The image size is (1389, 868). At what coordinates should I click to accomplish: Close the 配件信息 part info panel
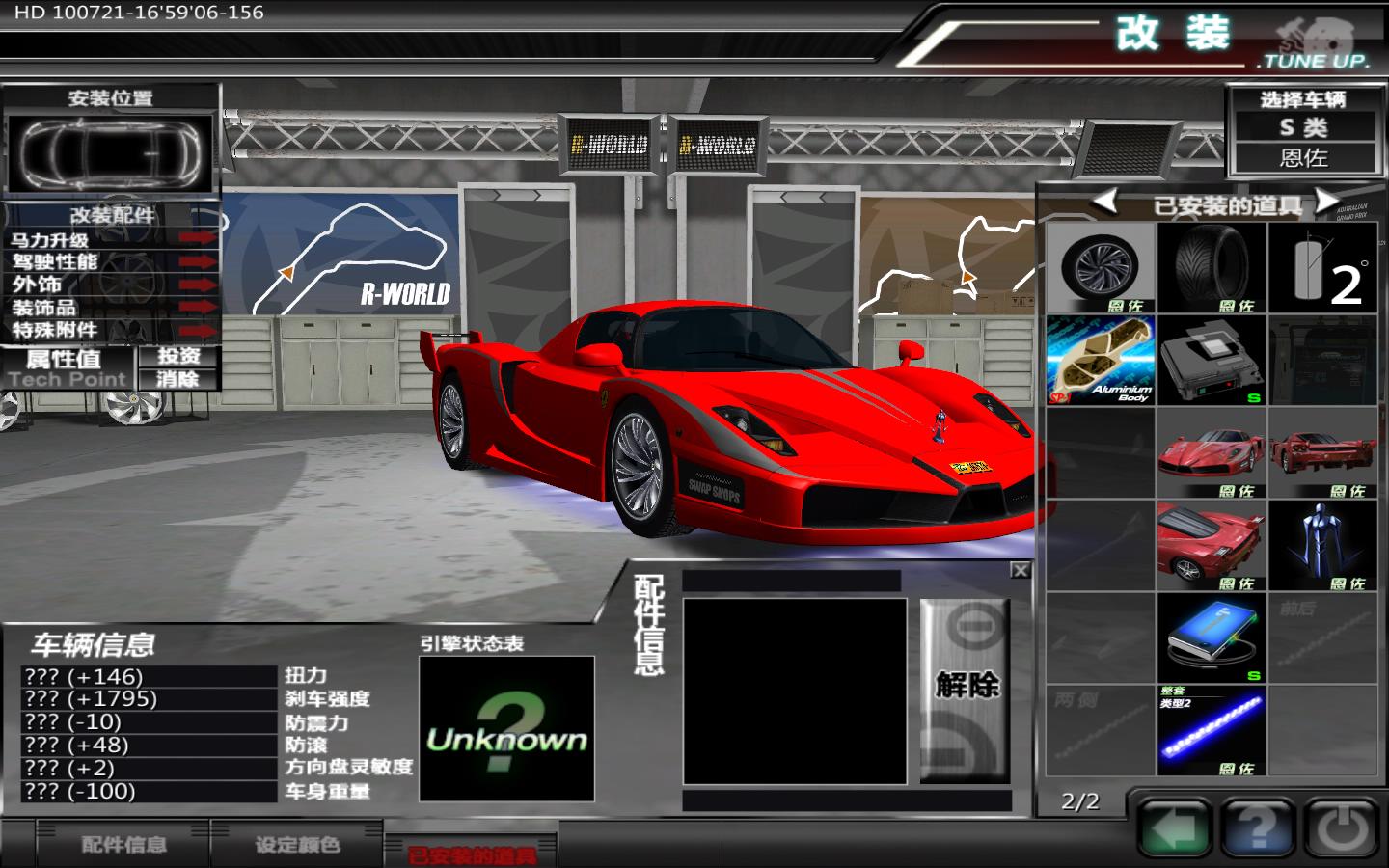click(1020, 571)
